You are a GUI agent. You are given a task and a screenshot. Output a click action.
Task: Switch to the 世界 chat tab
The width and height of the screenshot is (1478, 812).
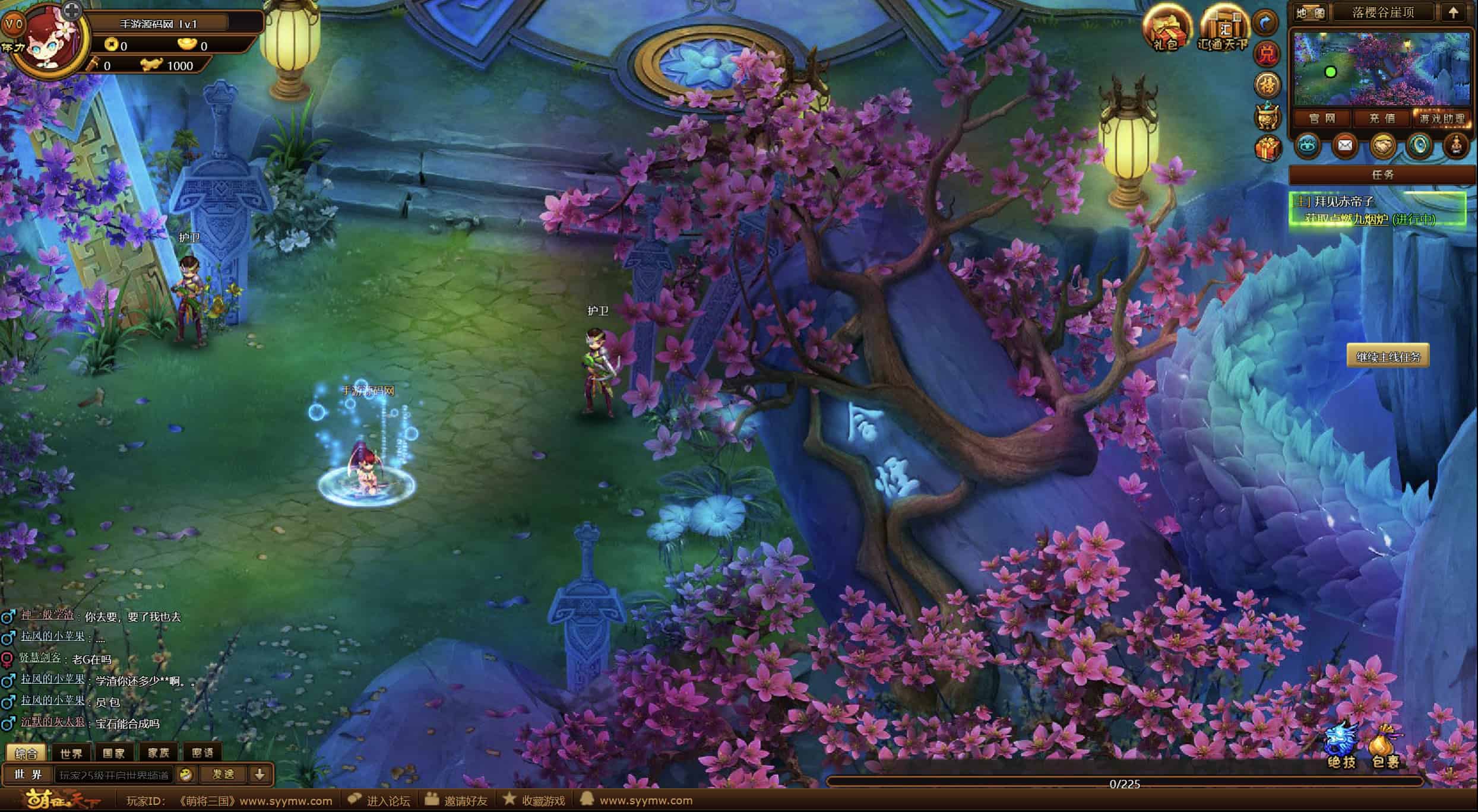71,753
